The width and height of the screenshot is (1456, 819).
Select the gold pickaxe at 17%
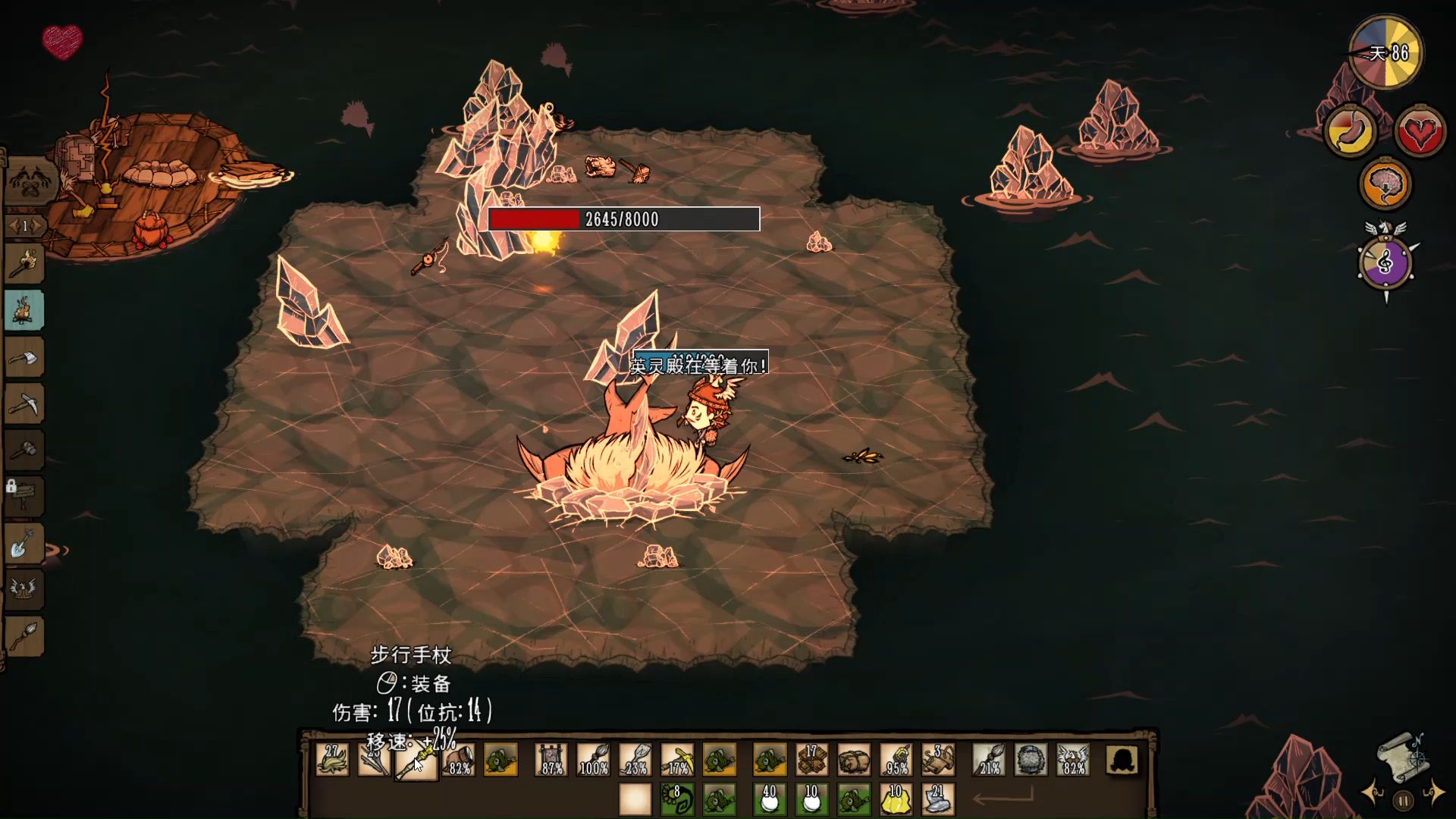point(677,760)
